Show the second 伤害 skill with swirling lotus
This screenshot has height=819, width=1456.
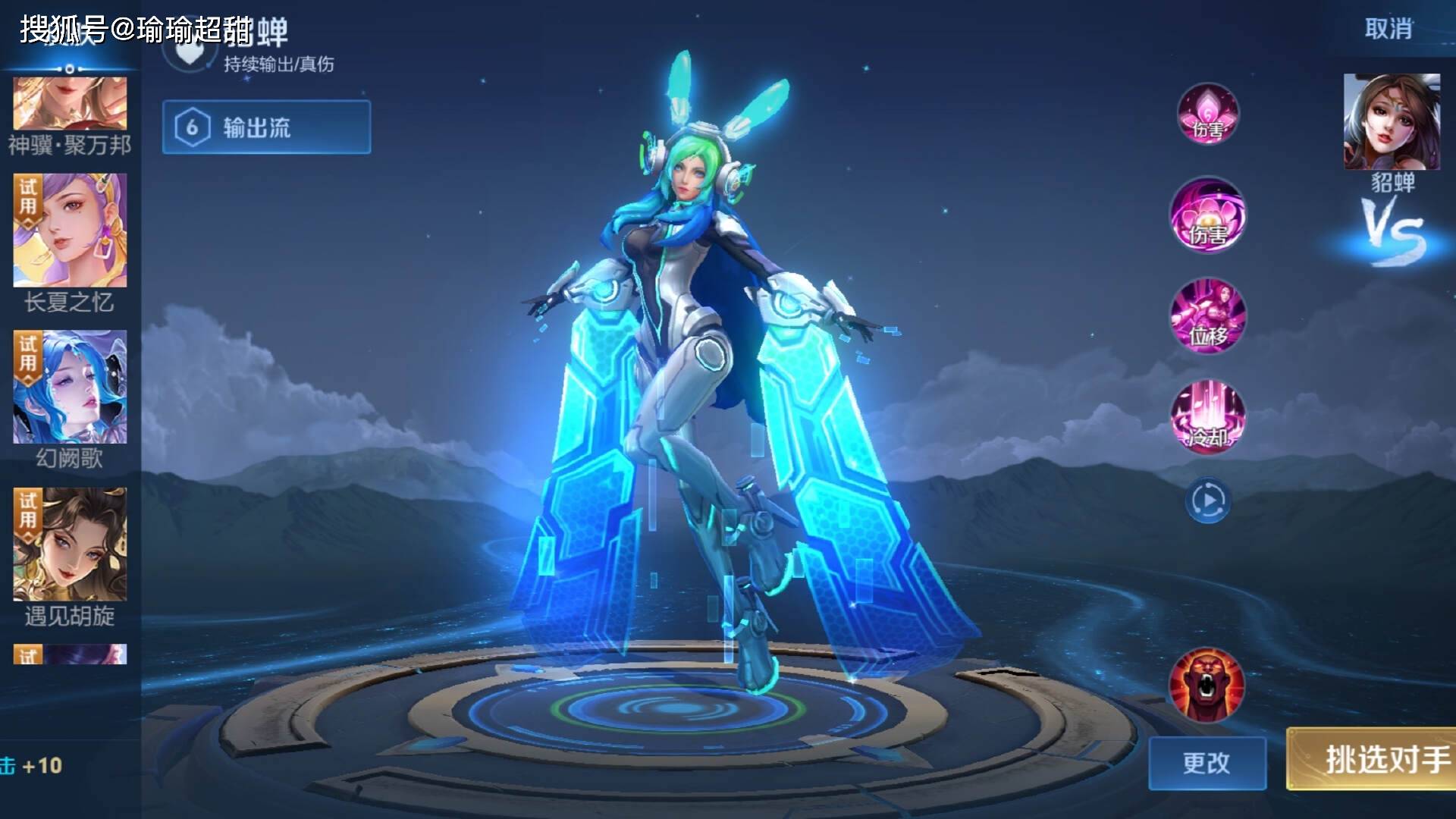(1207, 215)
